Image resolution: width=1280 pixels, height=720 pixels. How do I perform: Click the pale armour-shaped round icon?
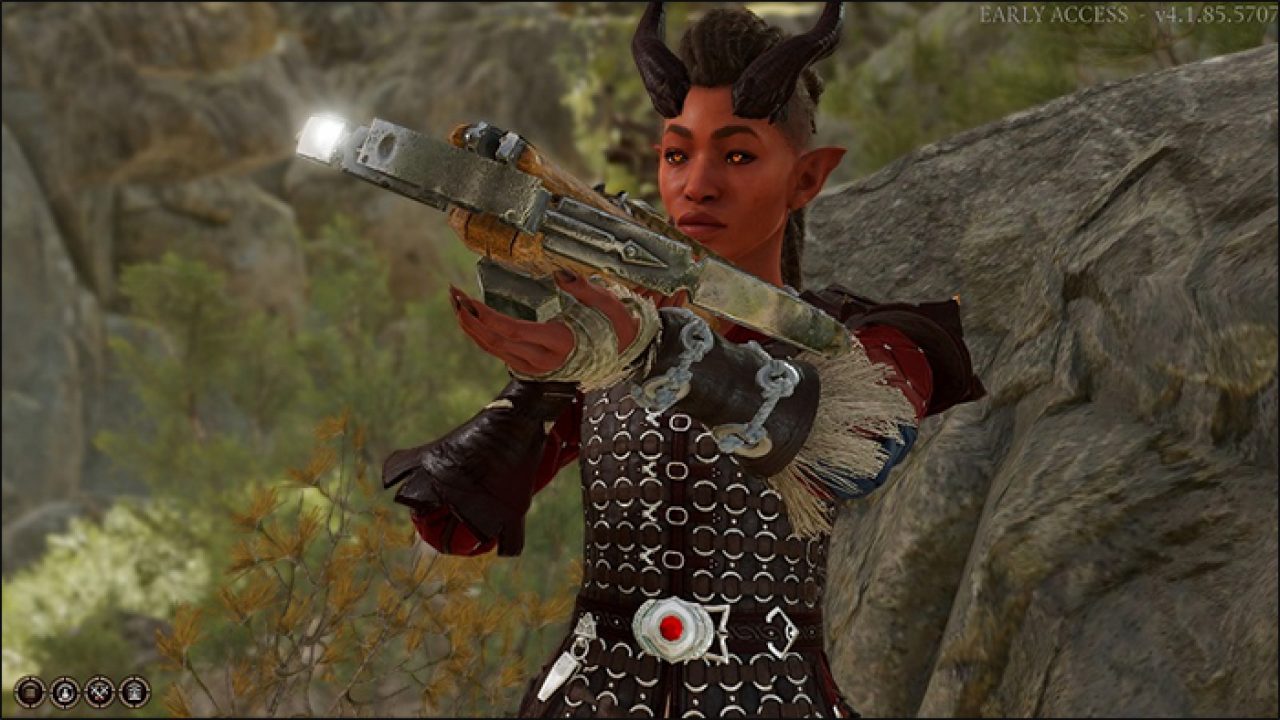tap(134, 691)
